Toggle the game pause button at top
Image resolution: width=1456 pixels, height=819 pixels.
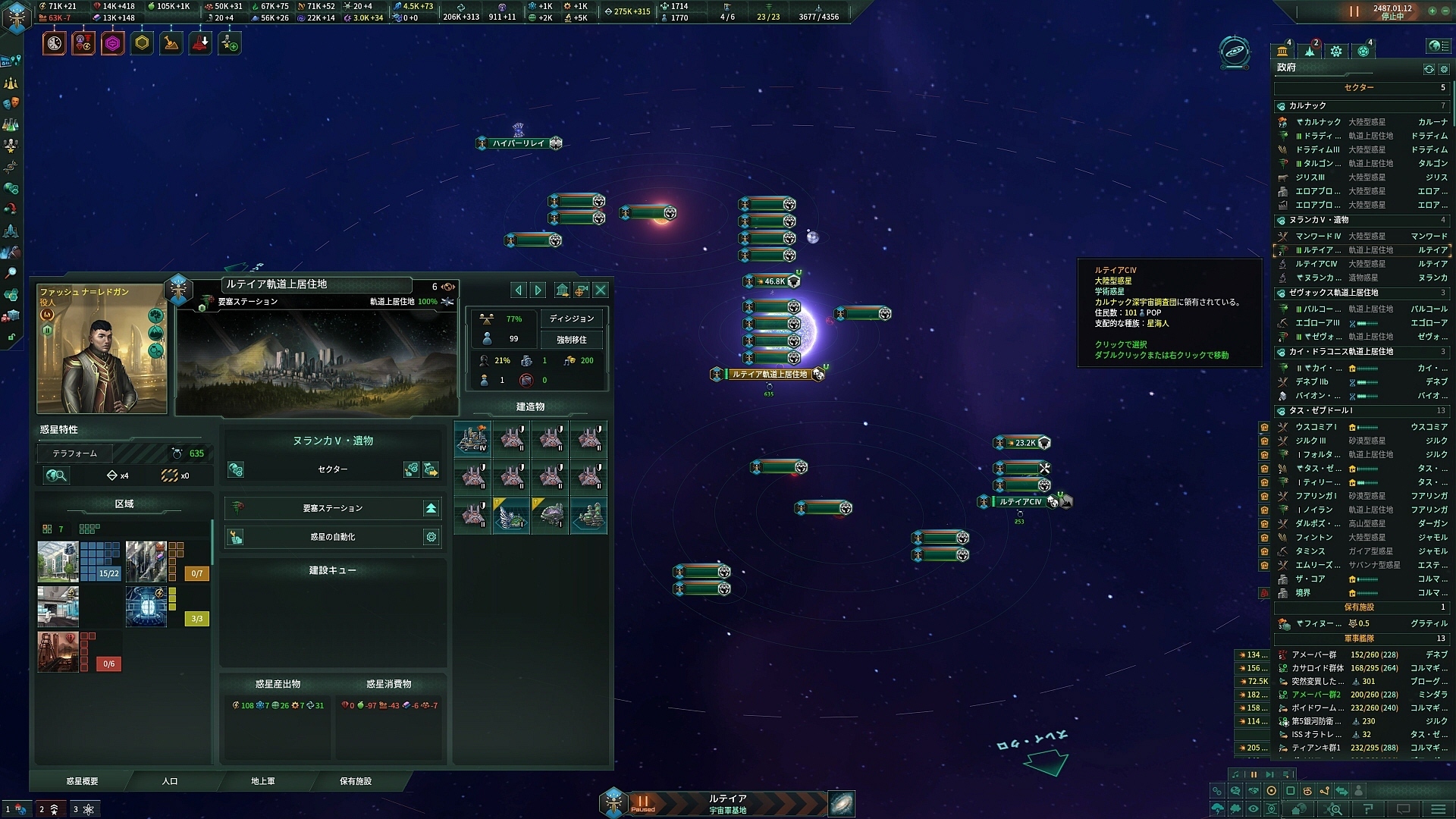(x=1354, y=11)
